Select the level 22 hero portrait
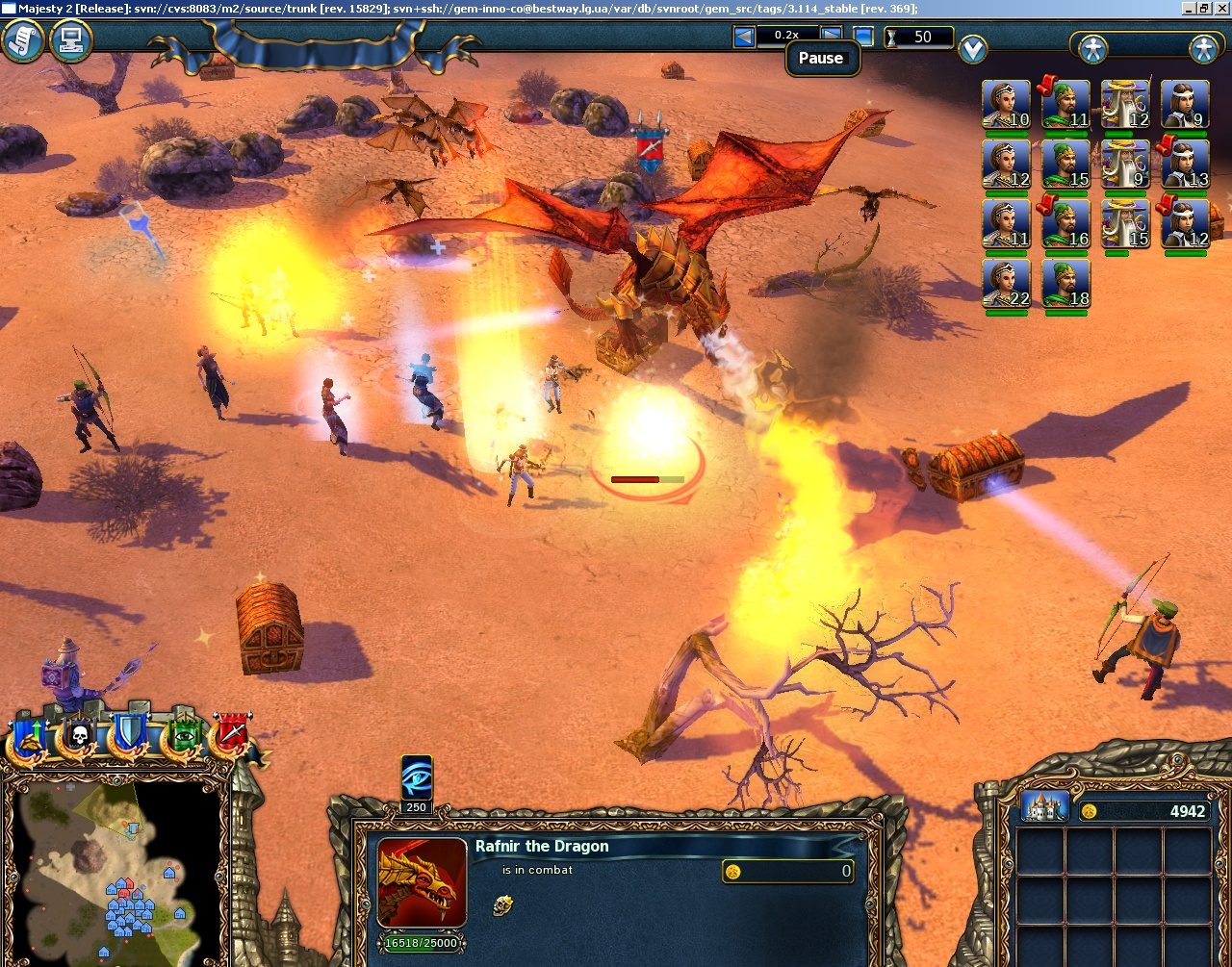This screenshot has height=967, width=1232. [1007, 284]
